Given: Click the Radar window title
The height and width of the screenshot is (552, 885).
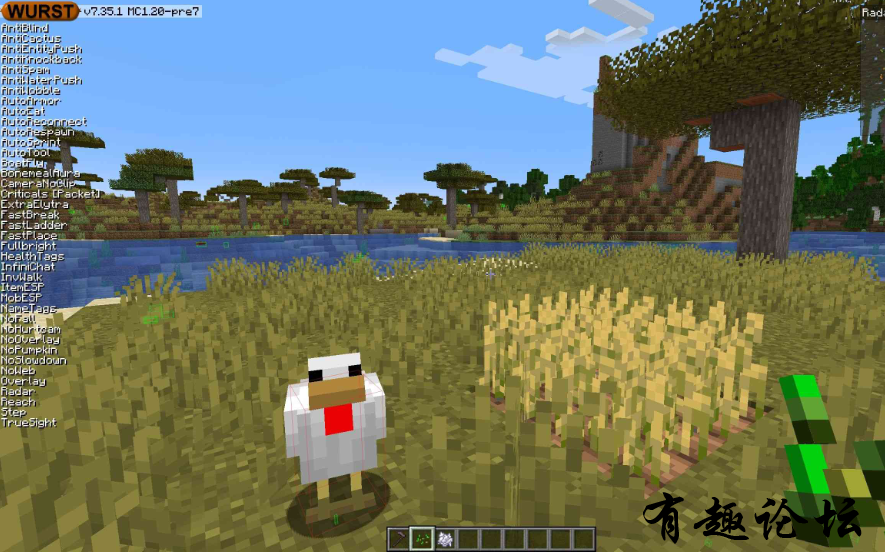Looking at the screenshot, I should [872, 11].
